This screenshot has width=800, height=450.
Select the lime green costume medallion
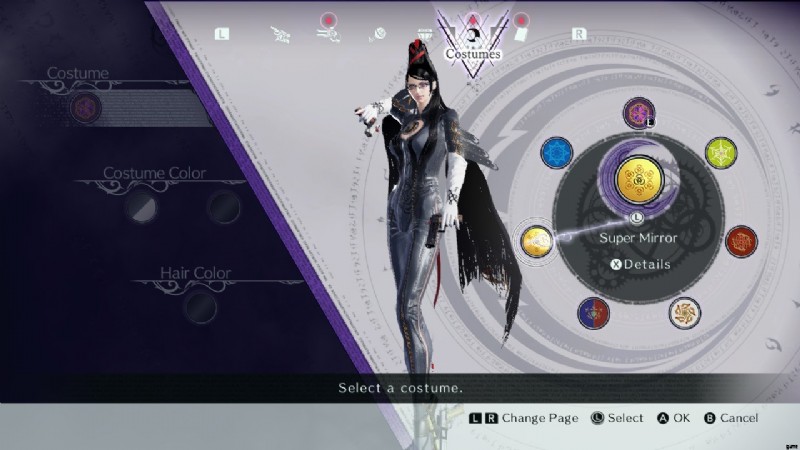tap(721, 153)
